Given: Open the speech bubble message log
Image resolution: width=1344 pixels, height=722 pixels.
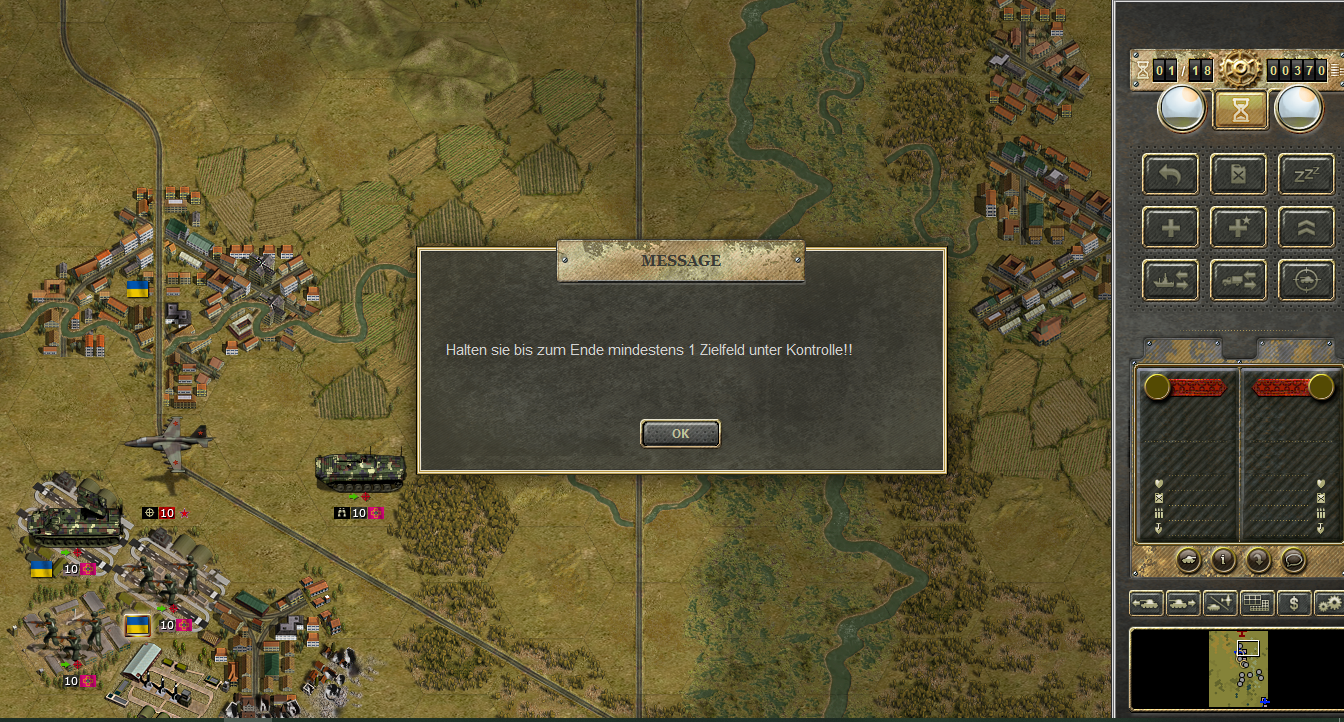Looking at the screenshot, I should (x=1292, y=560).
